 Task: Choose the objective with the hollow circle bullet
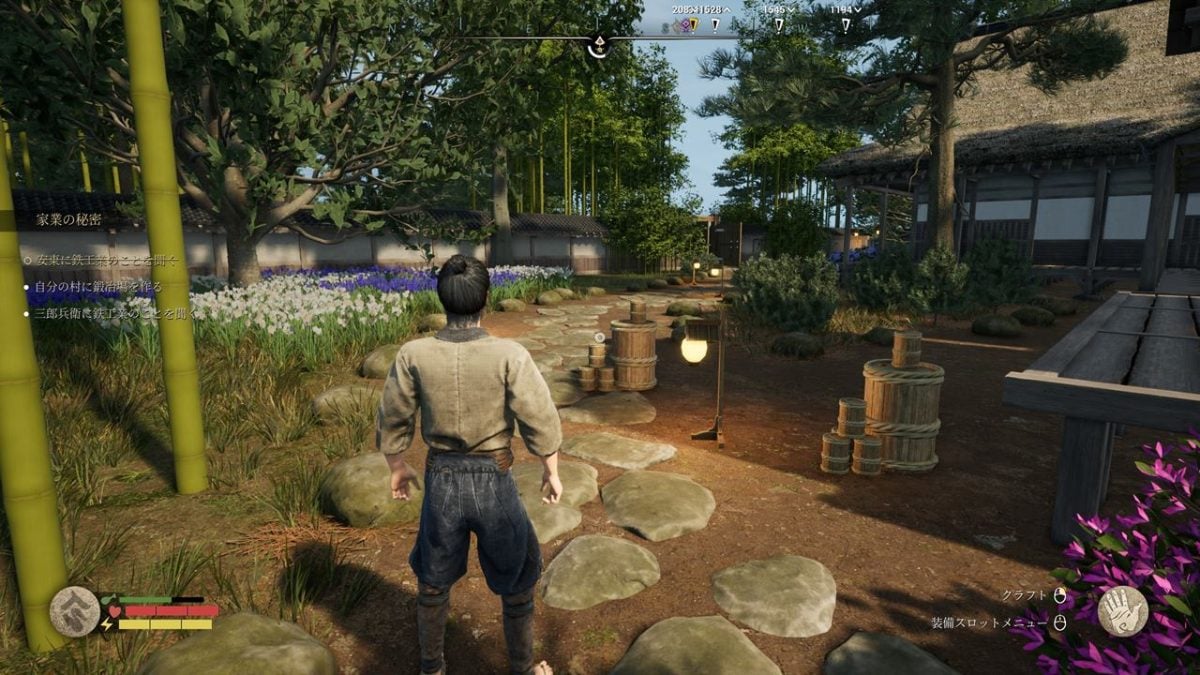[100, 260]
